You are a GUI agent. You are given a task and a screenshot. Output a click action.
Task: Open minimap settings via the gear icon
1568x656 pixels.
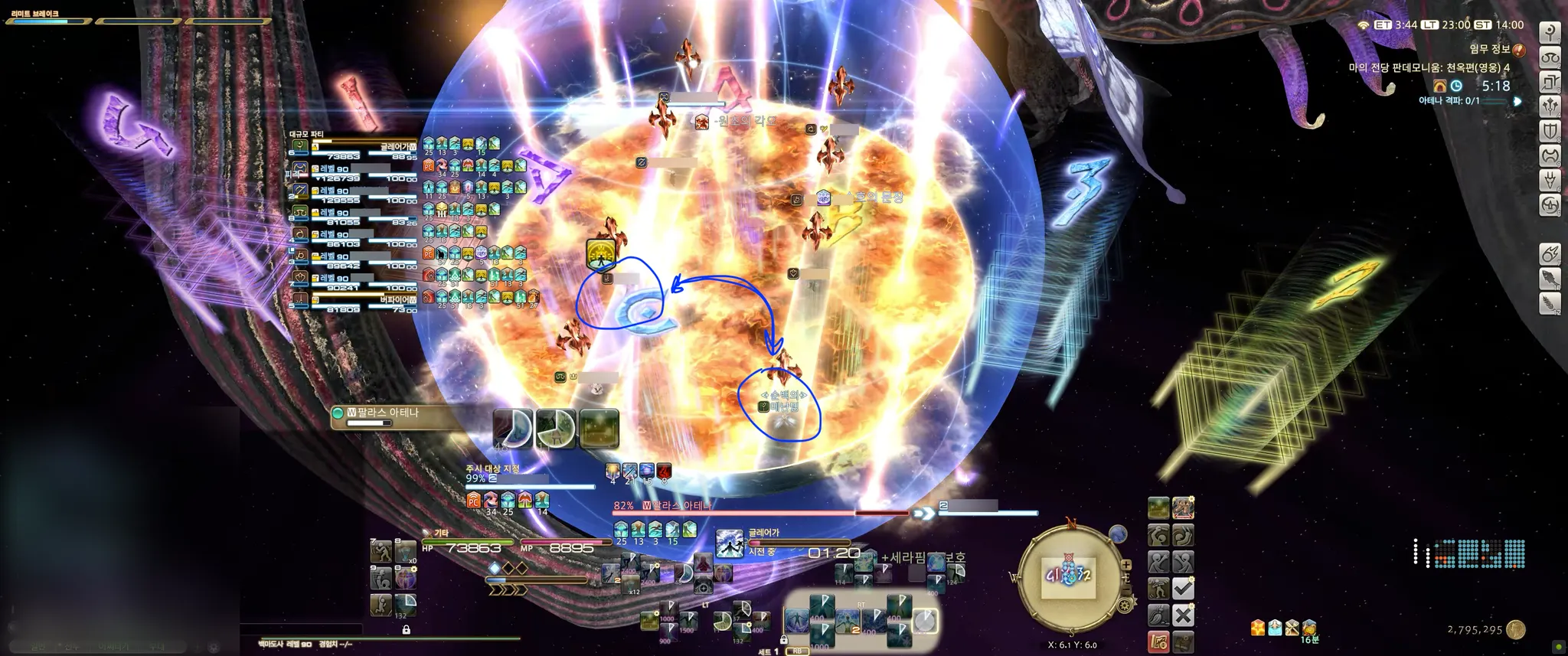[1125, 605]
